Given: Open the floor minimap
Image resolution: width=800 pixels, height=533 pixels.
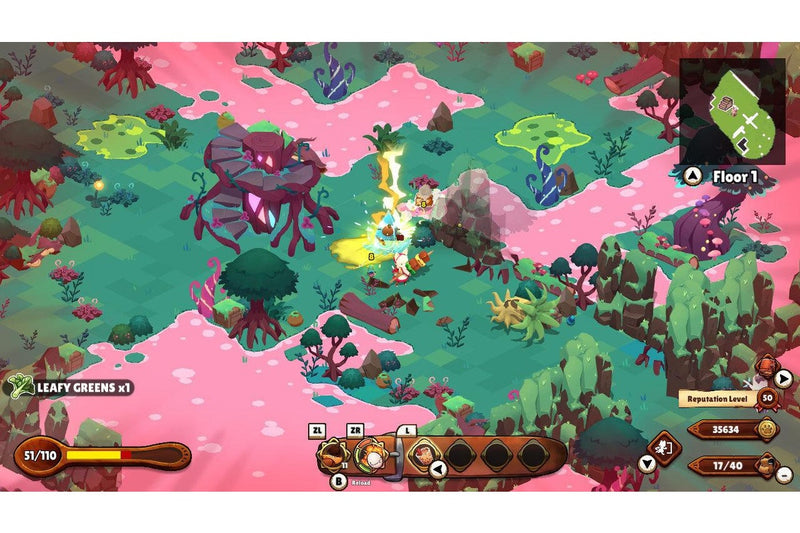Looking at the screenshot, I should coord(732,111).
